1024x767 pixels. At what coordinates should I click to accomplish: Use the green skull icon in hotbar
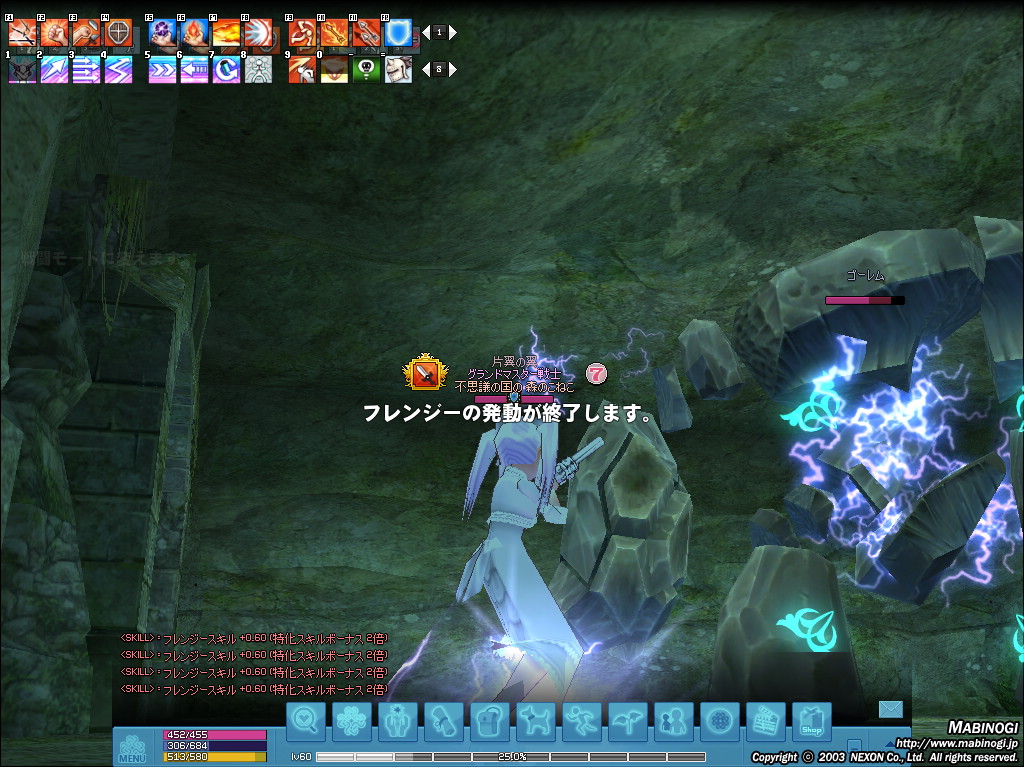[x=367, y=69]
